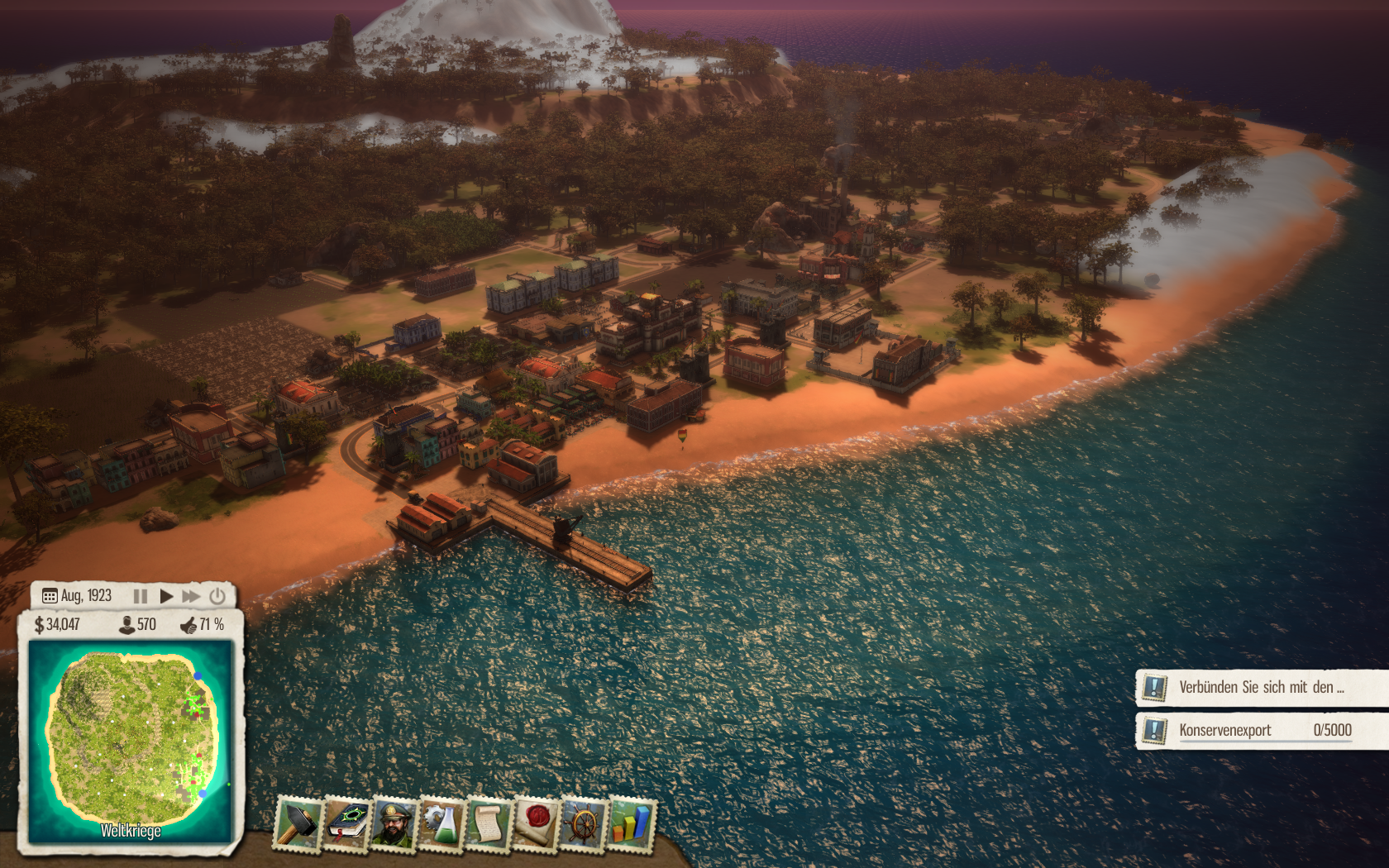Open the red wax seal document stamp

(x=537, y=823)
